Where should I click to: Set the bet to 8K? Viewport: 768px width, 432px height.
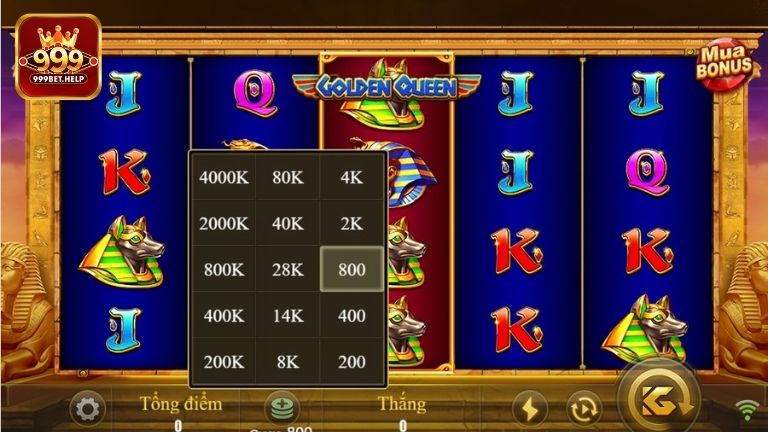(287, 361)
